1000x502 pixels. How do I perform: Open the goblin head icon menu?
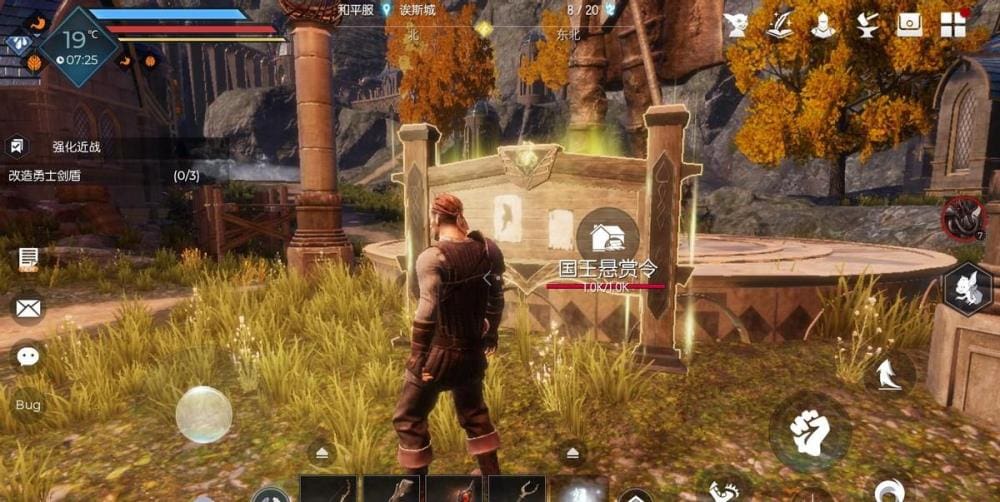point(738,25)
